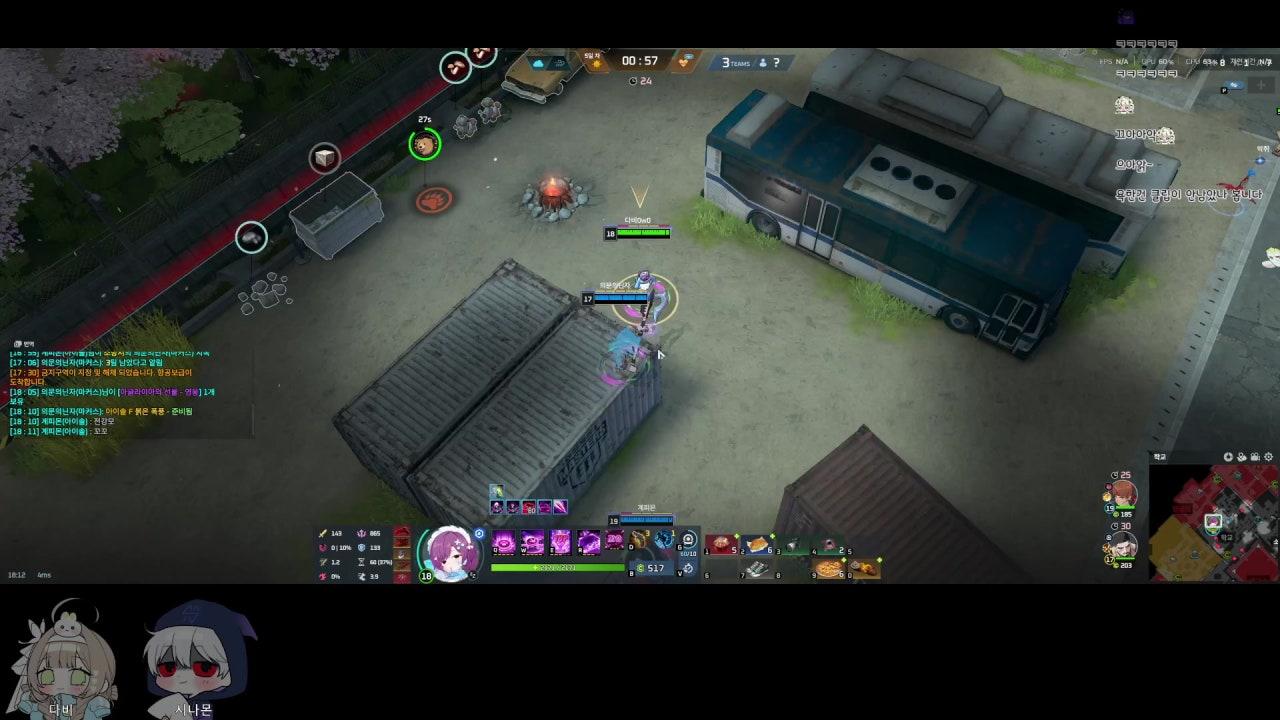Select the V weapon swap icon
Viewport: 1280px width, 720px height.
pos(688,568)
